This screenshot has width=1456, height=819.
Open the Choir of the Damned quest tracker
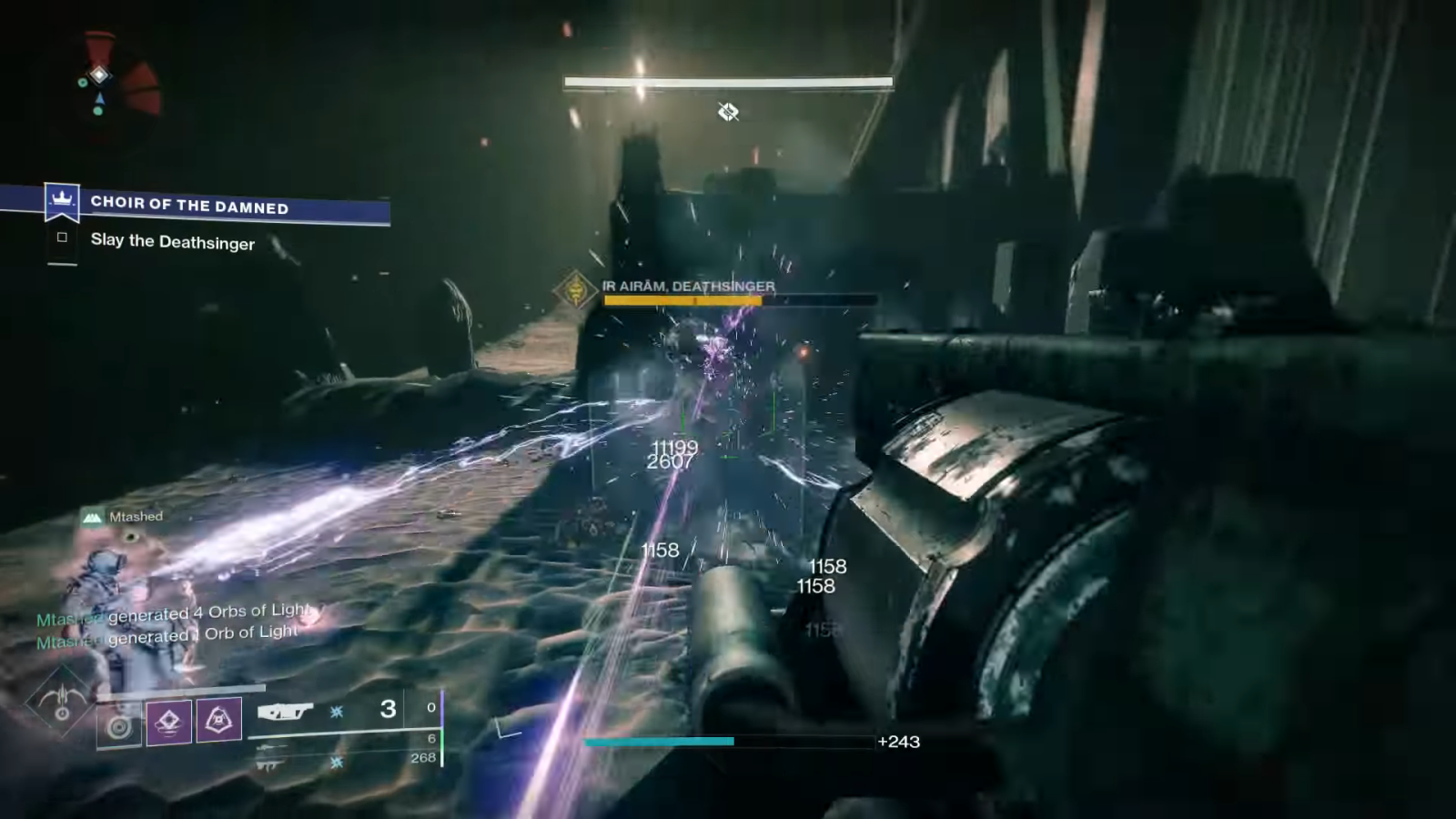(x=189, y=206)
